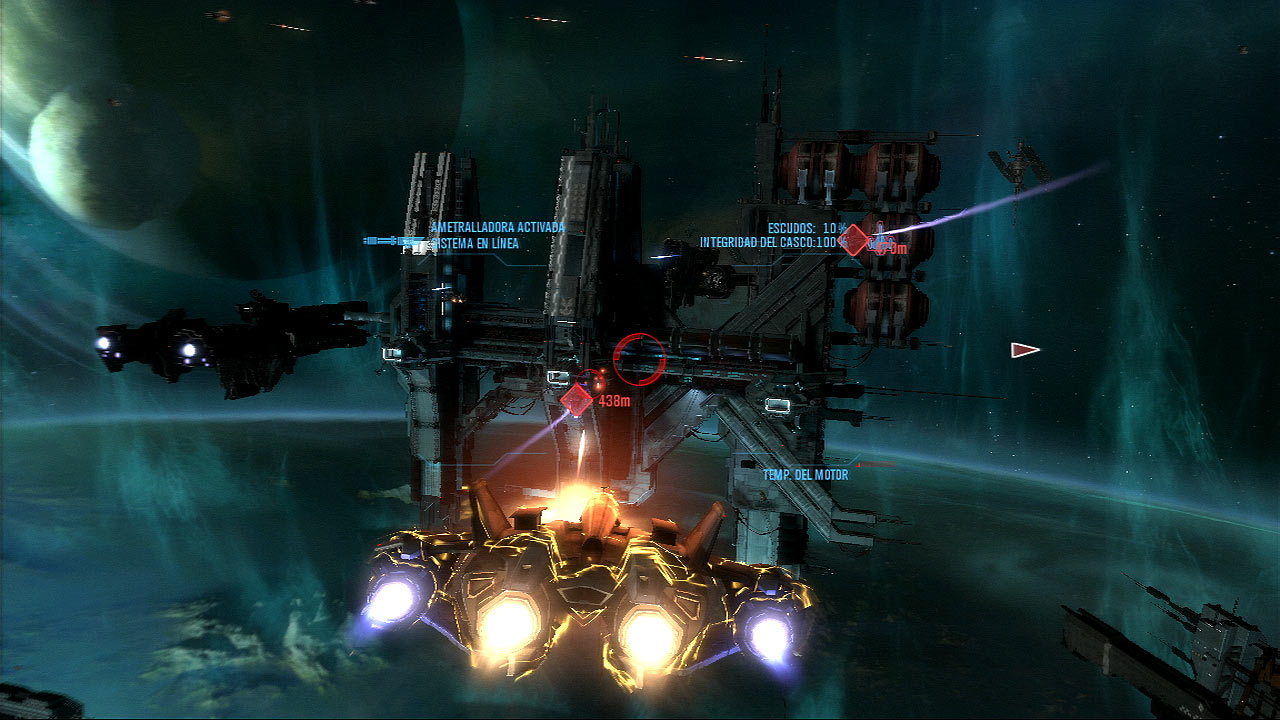Click the red diamond marker beside the shields readout
Viewport: 1280px width, 720px height.
(x=853, y=240)
